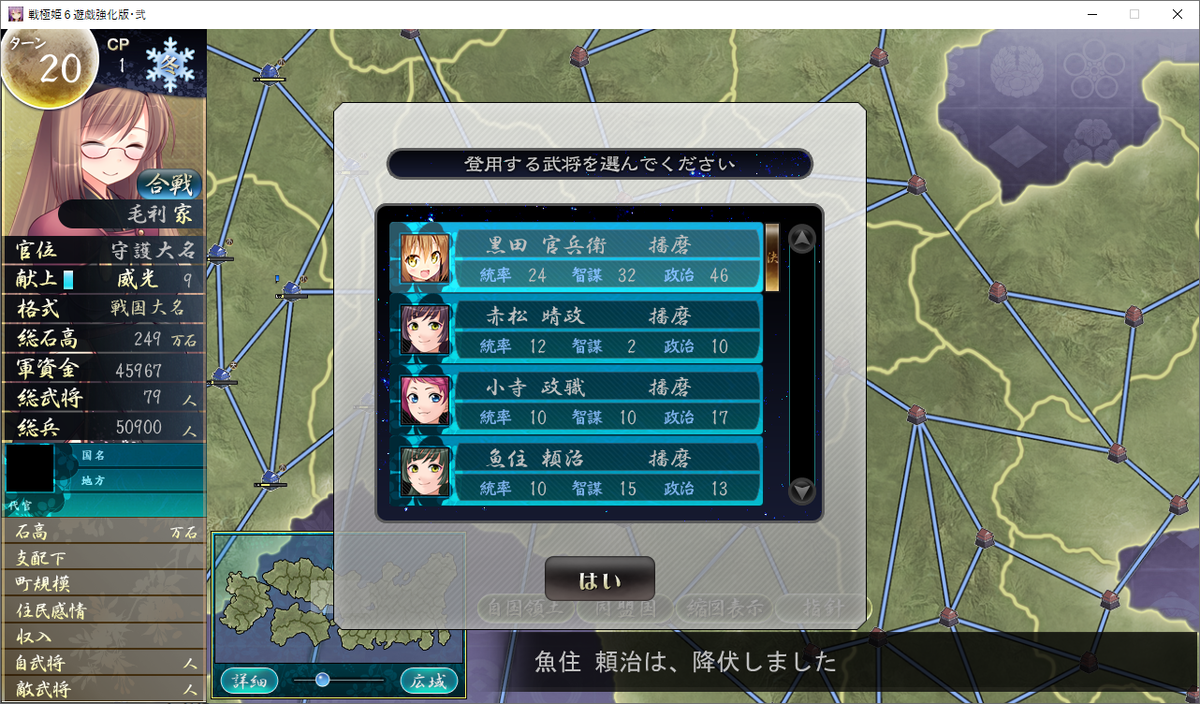The width and height of the screenshot is (1200, 704).
Task: Select general 黒田 官兵衛 from the list
Action: [x=576, y=258]
